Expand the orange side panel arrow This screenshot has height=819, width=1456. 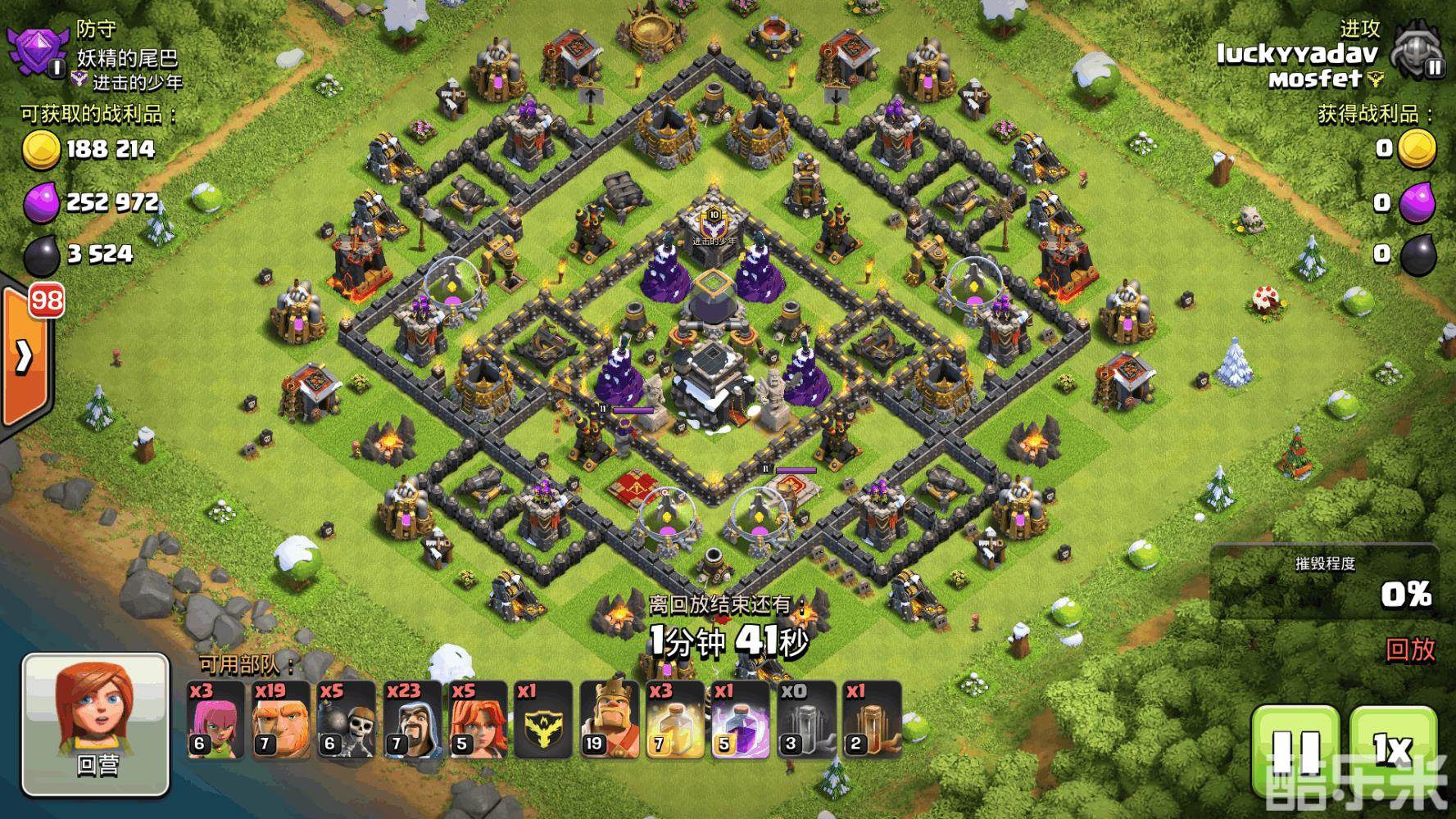(x=25, y=356)
